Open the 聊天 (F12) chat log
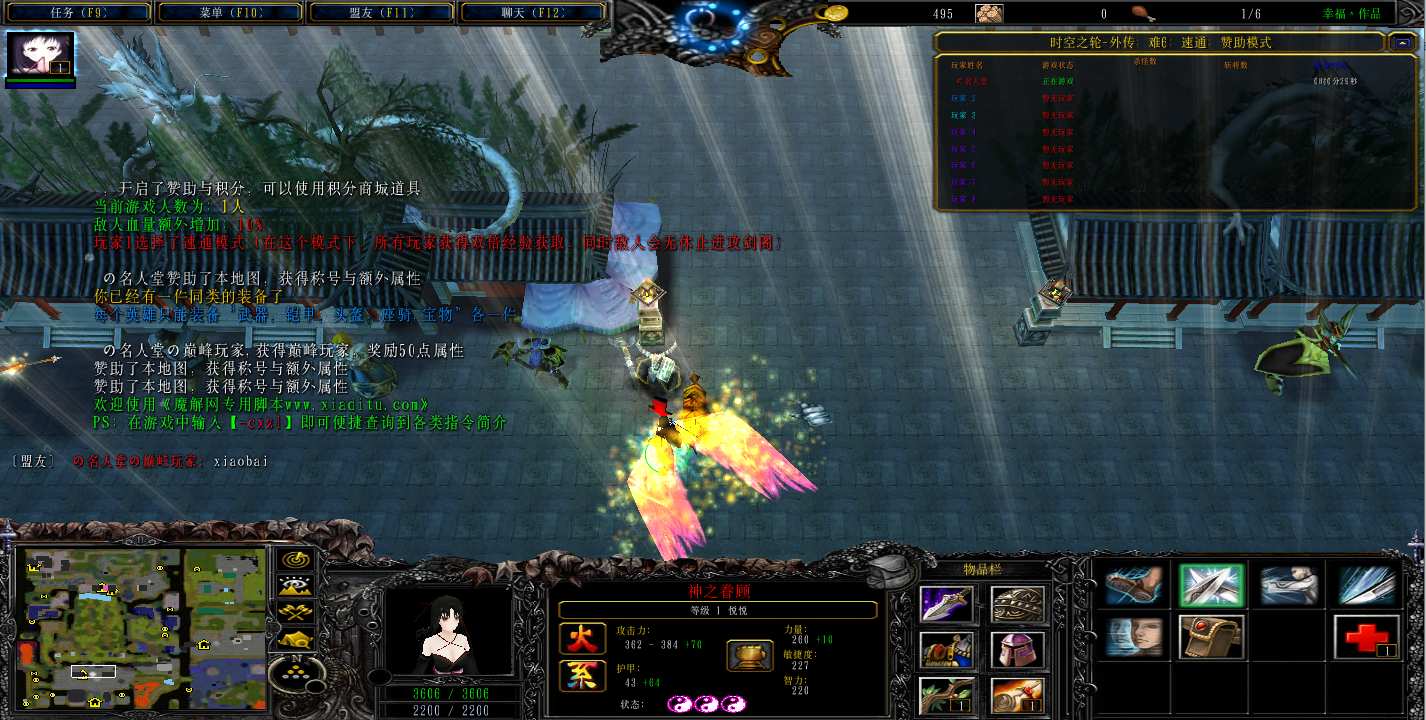This screenshot has height=720, width=1426. [x=534, y=13]
